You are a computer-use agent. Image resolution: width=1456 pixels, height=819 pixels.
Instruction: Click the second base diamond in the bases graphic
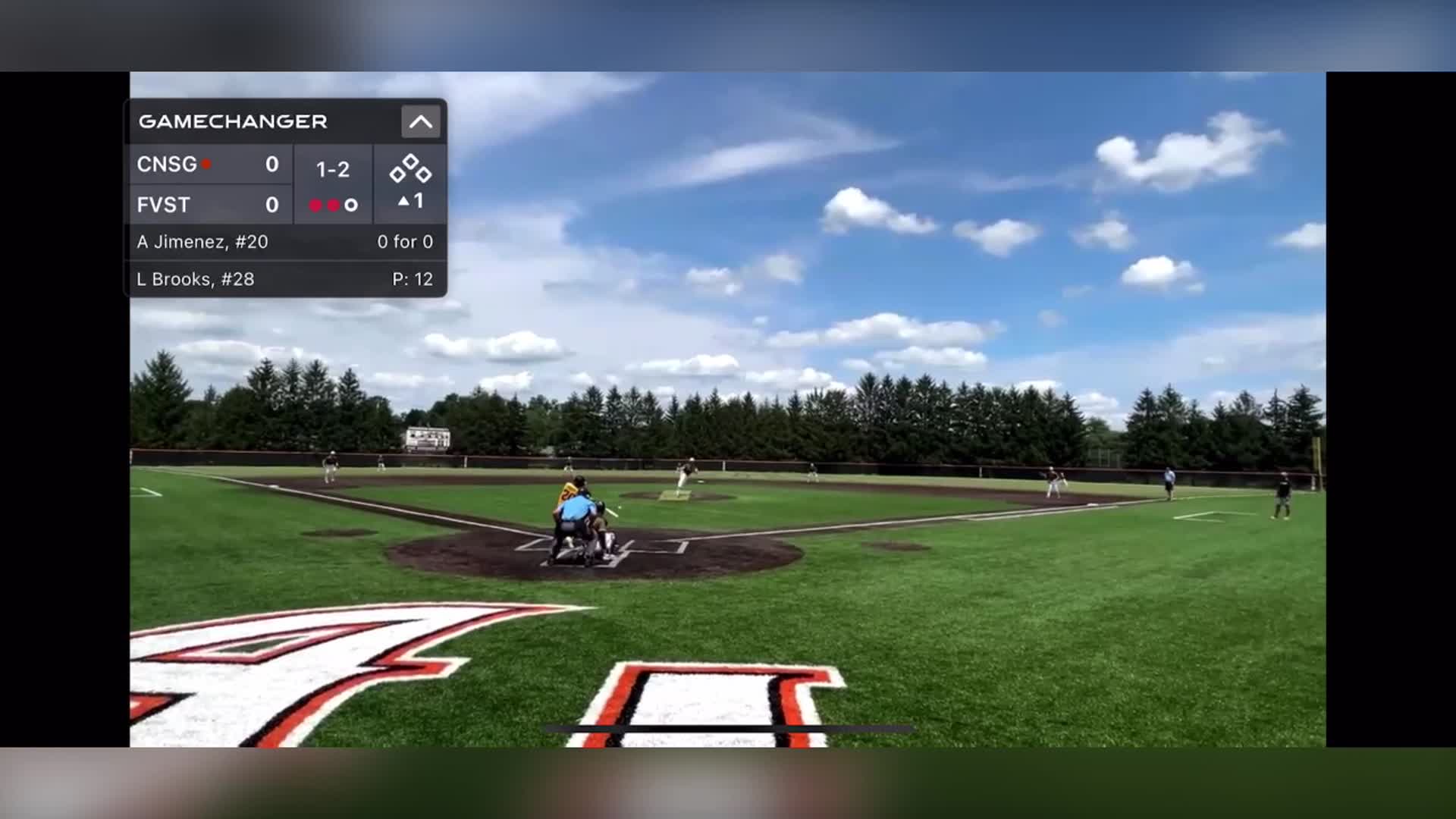coord(409,161)
